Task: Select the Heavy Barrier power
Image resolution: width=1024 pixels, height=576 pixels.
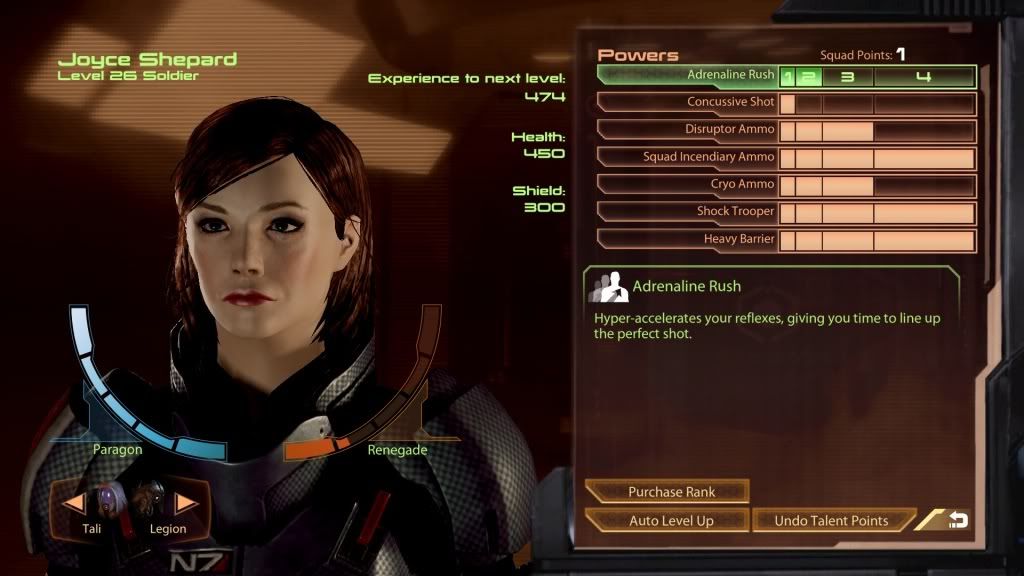Action: tap(688, 240)
